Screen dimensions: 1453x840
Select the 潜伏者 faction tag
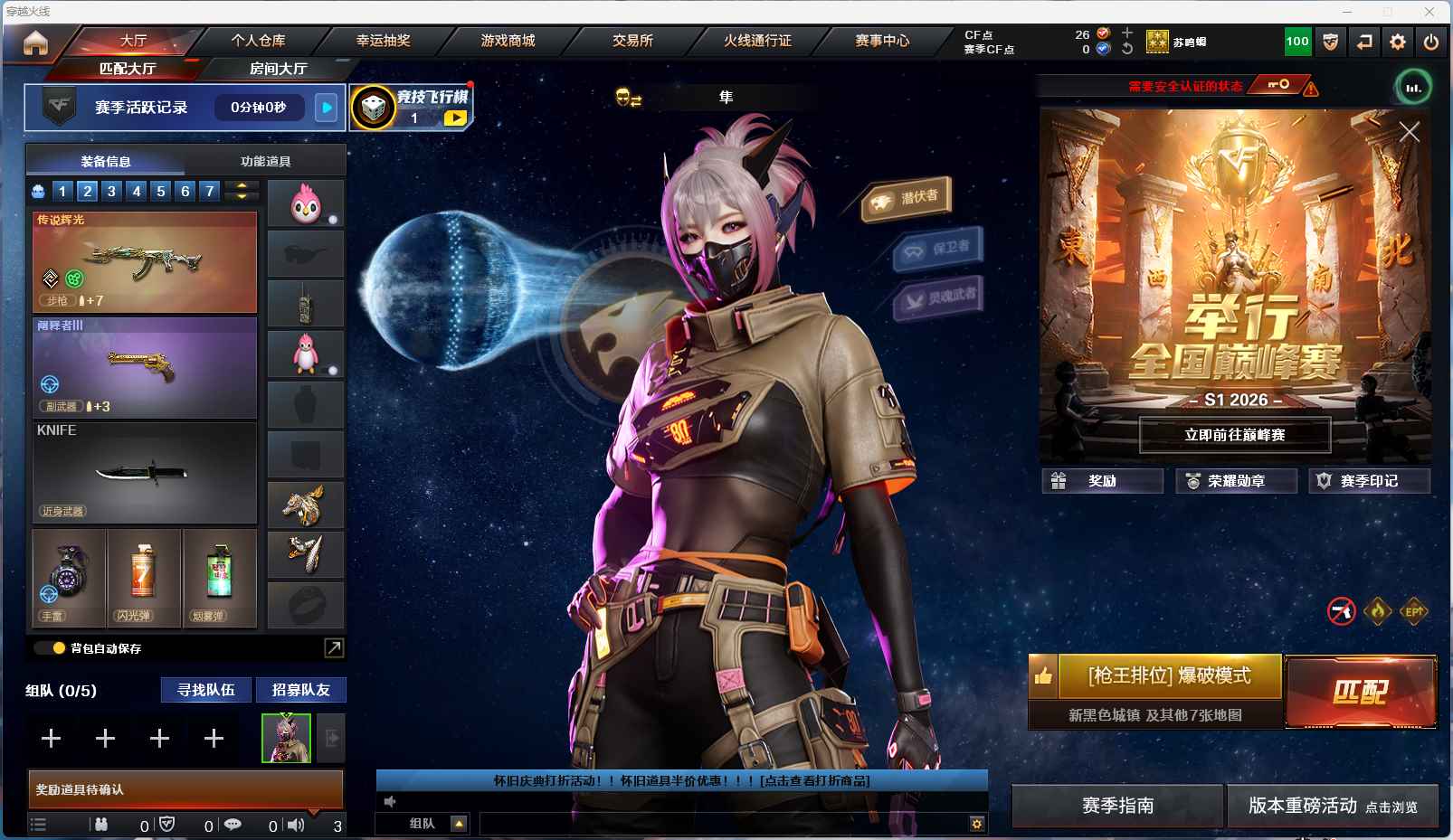click(907, 198)
